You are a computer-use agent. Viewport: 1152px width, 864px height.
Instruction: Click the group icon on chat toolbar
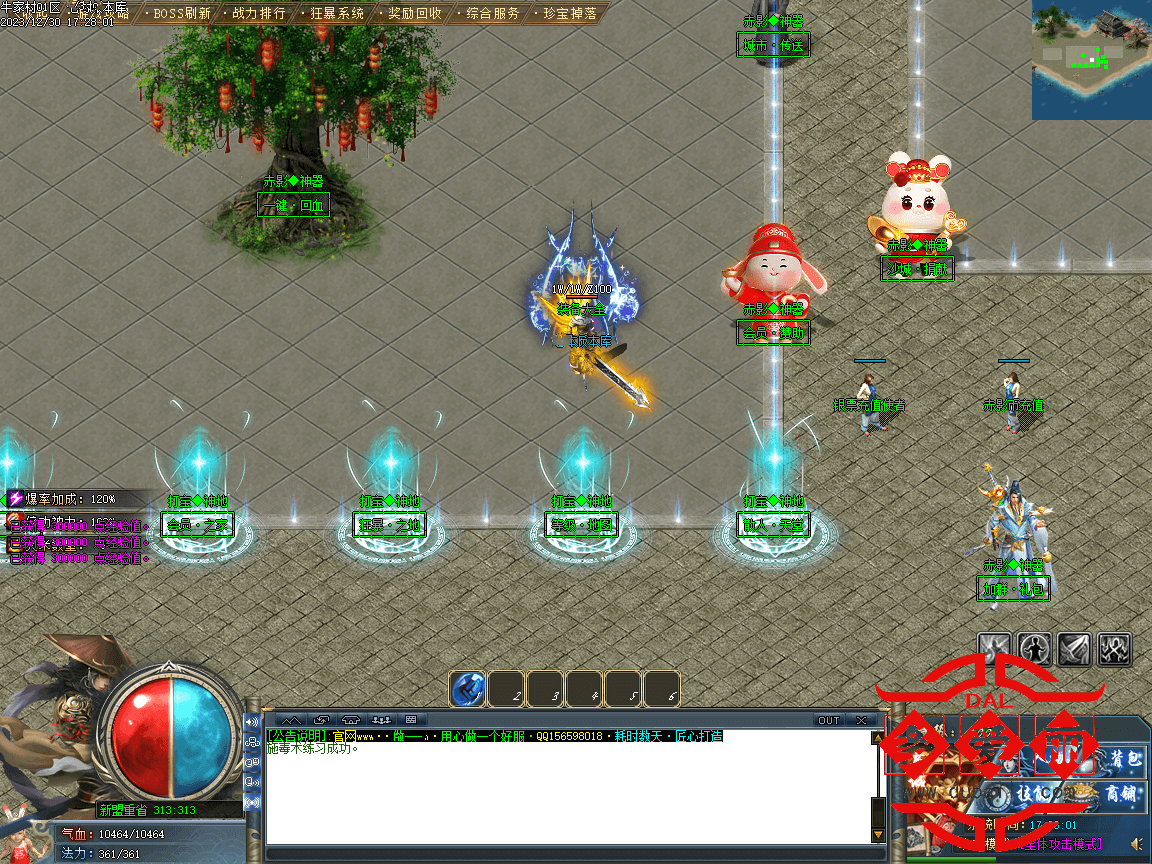381,720
